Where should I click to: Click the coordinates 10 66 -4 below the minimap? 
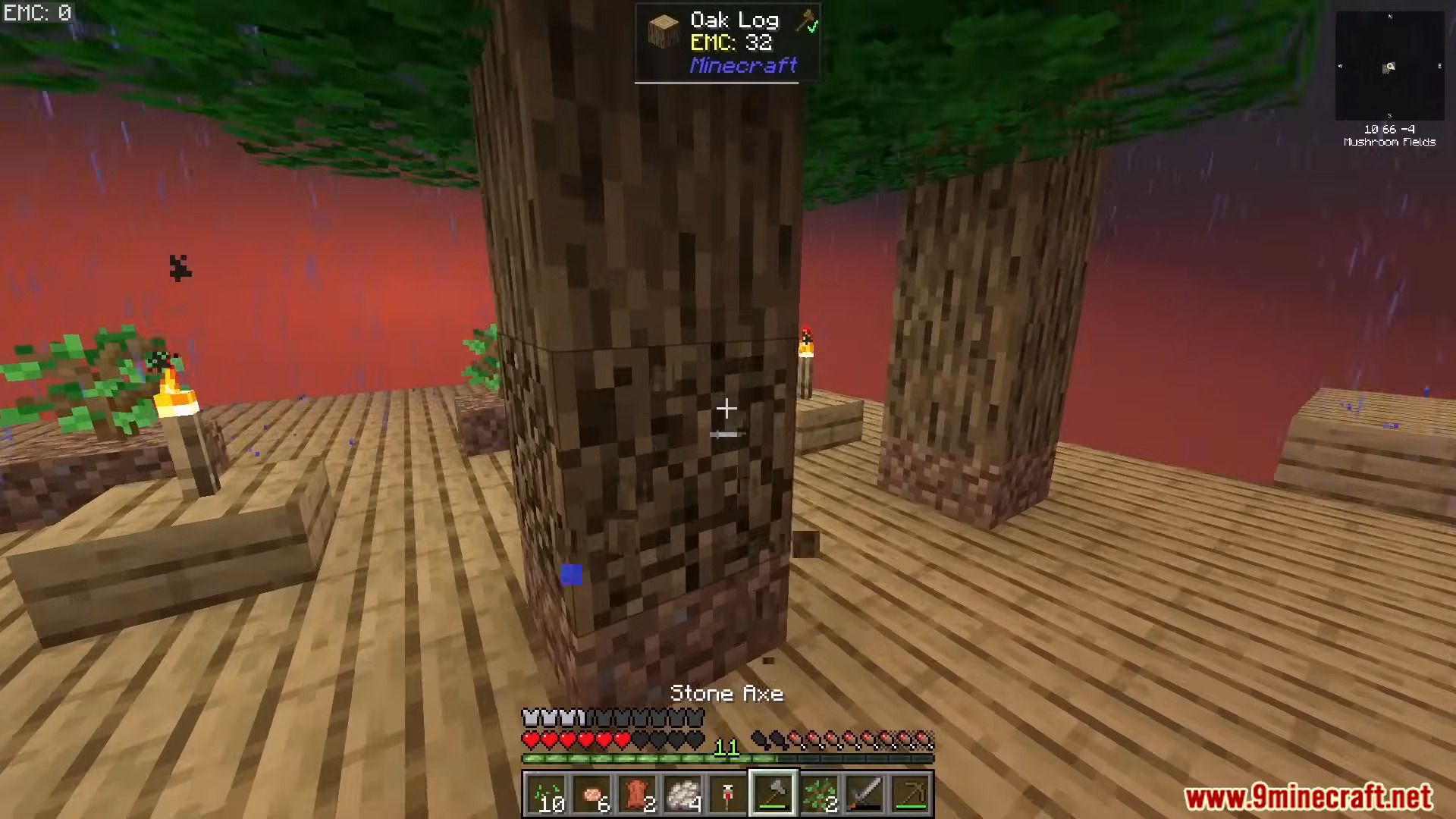[1389, 129]
